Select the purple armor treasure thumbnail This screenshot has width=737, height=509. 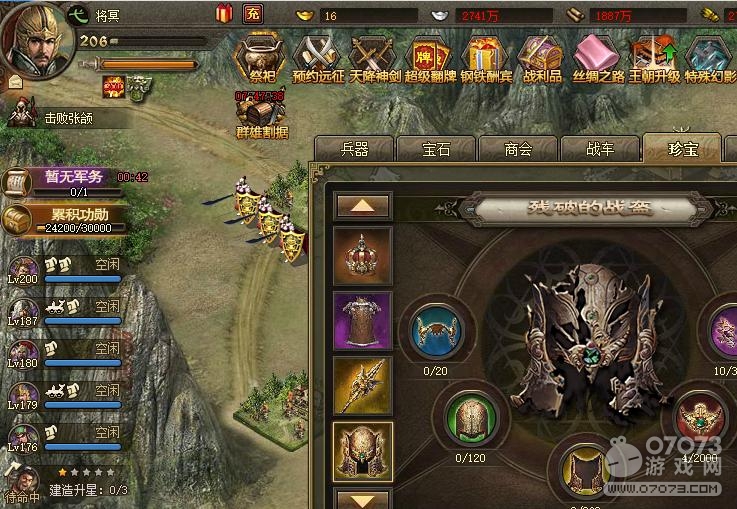[362, 322]
